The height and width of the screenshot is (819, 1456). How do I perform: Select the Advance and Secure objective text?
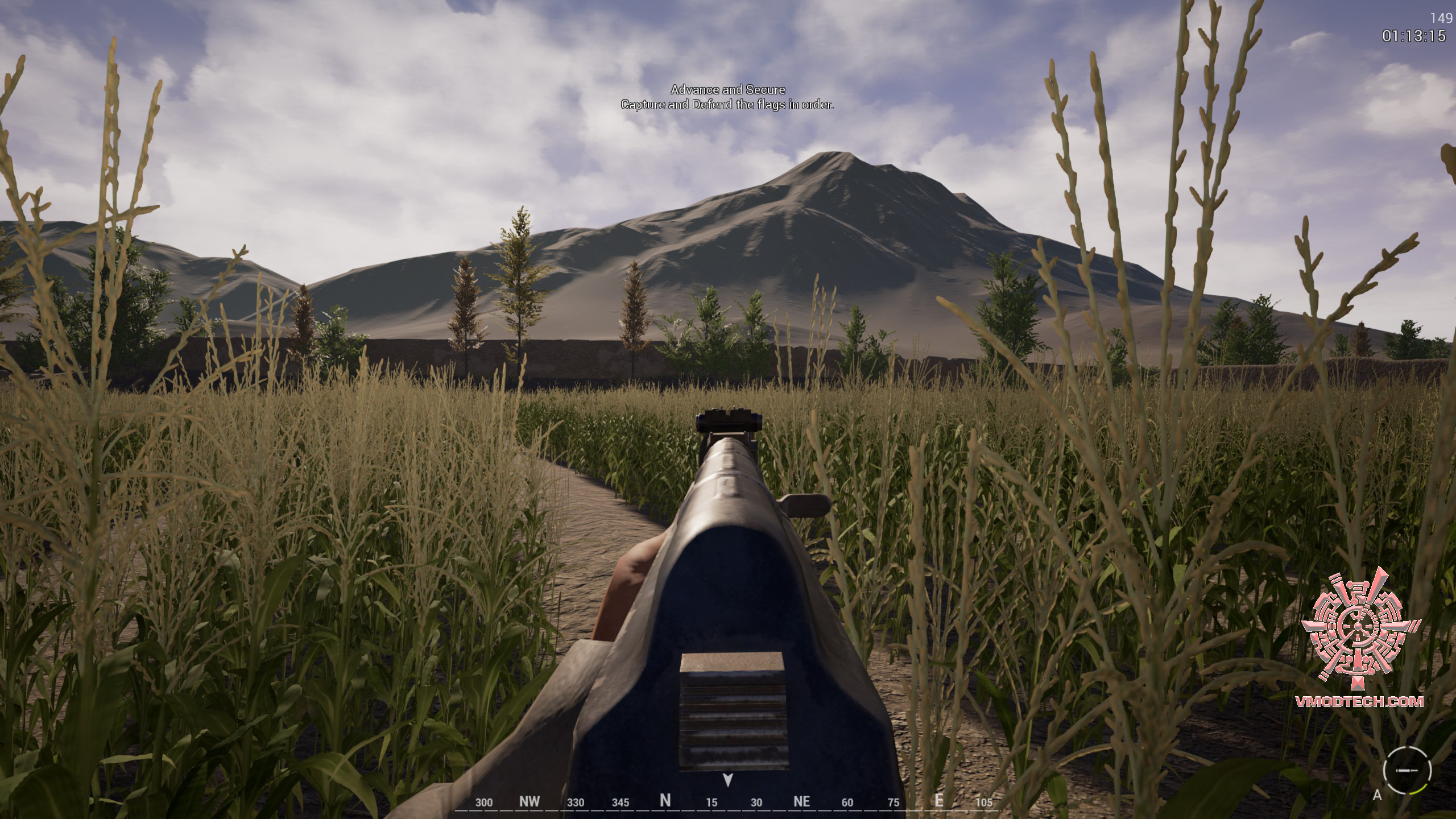pos(727,90)
